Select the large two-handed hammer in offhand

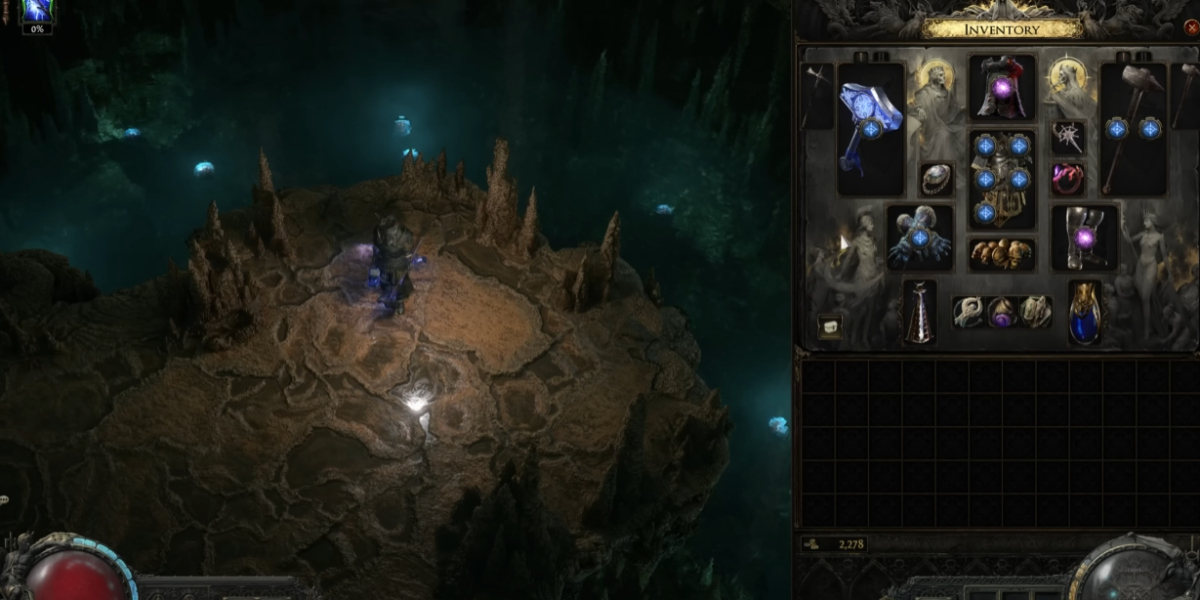click(x=1133, y=127)
